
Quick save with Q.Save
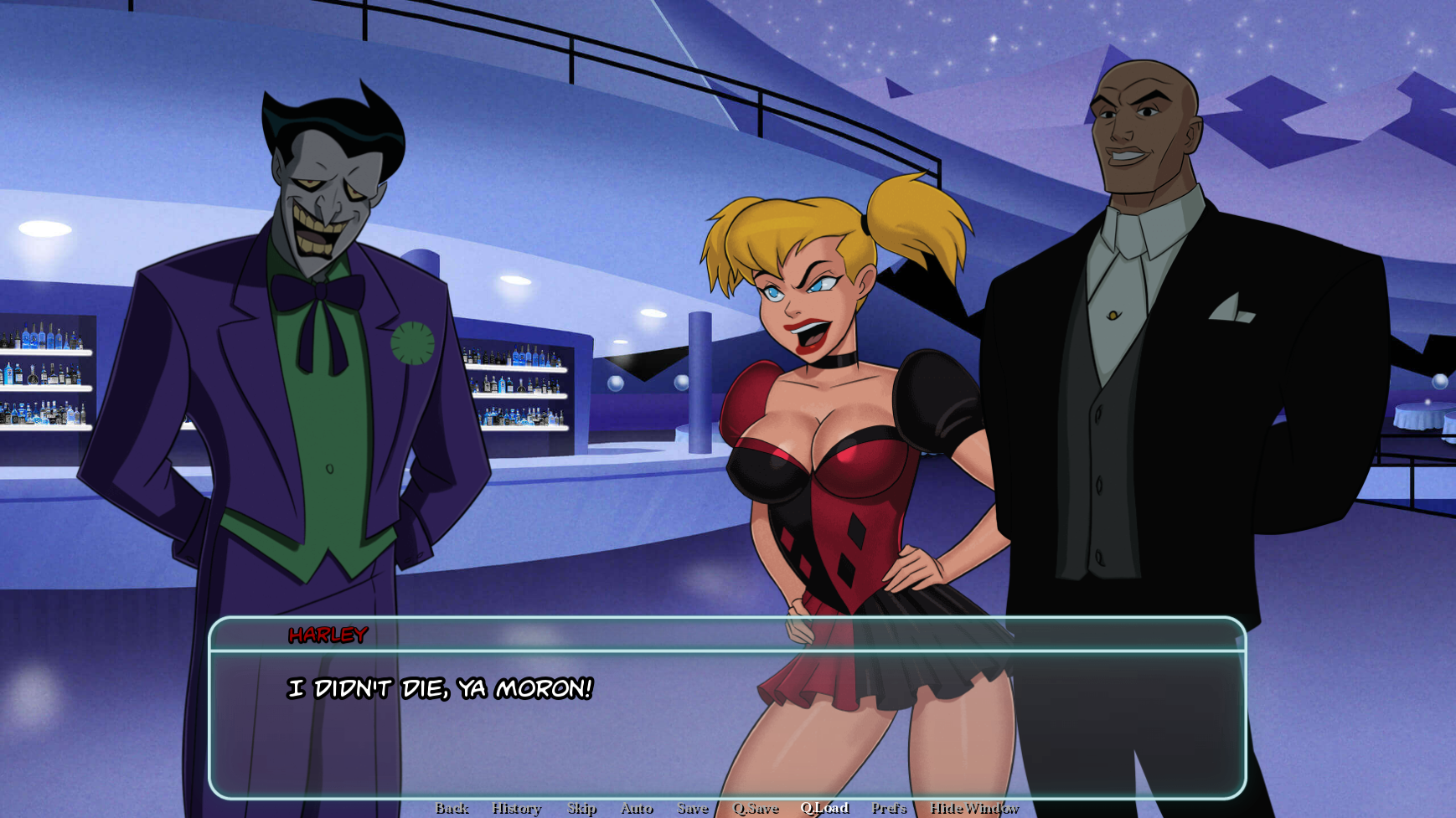756,808
